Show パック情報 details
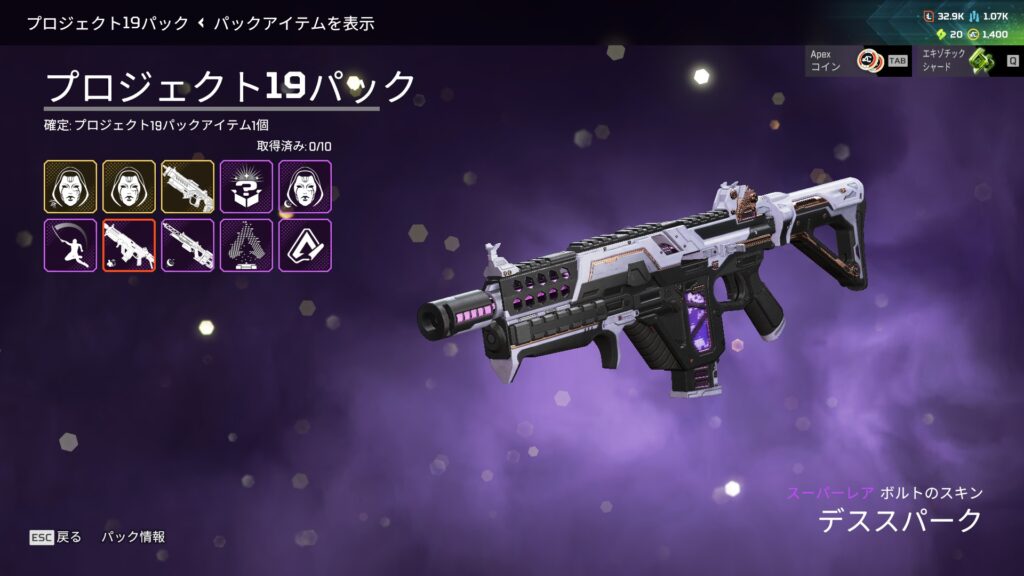Image resolution: width=1024 pixels, height=576 pixels. tap(133, 537)
